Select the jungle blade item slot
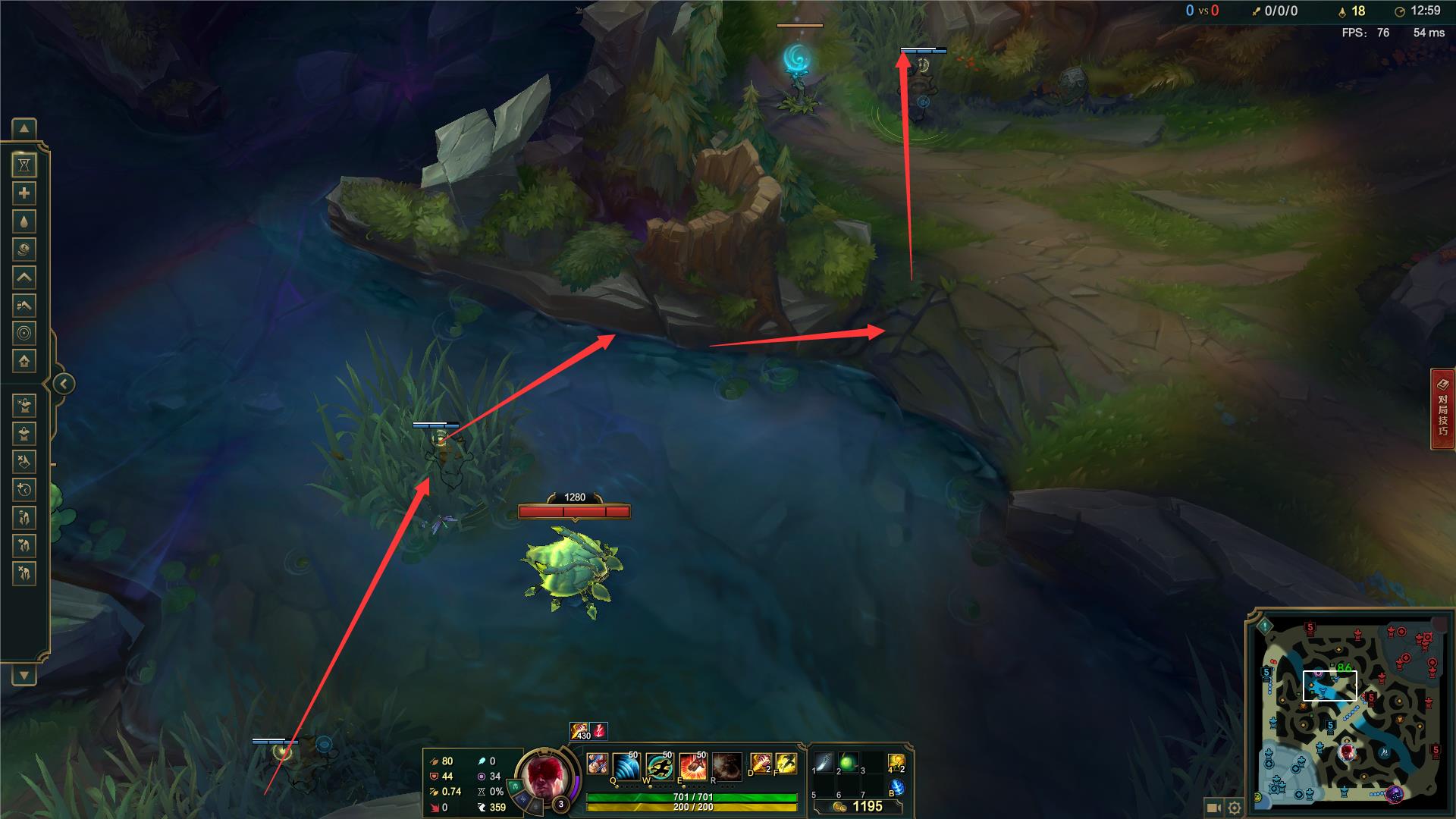Screen dimensions: 1456x819 pos(824,762)
